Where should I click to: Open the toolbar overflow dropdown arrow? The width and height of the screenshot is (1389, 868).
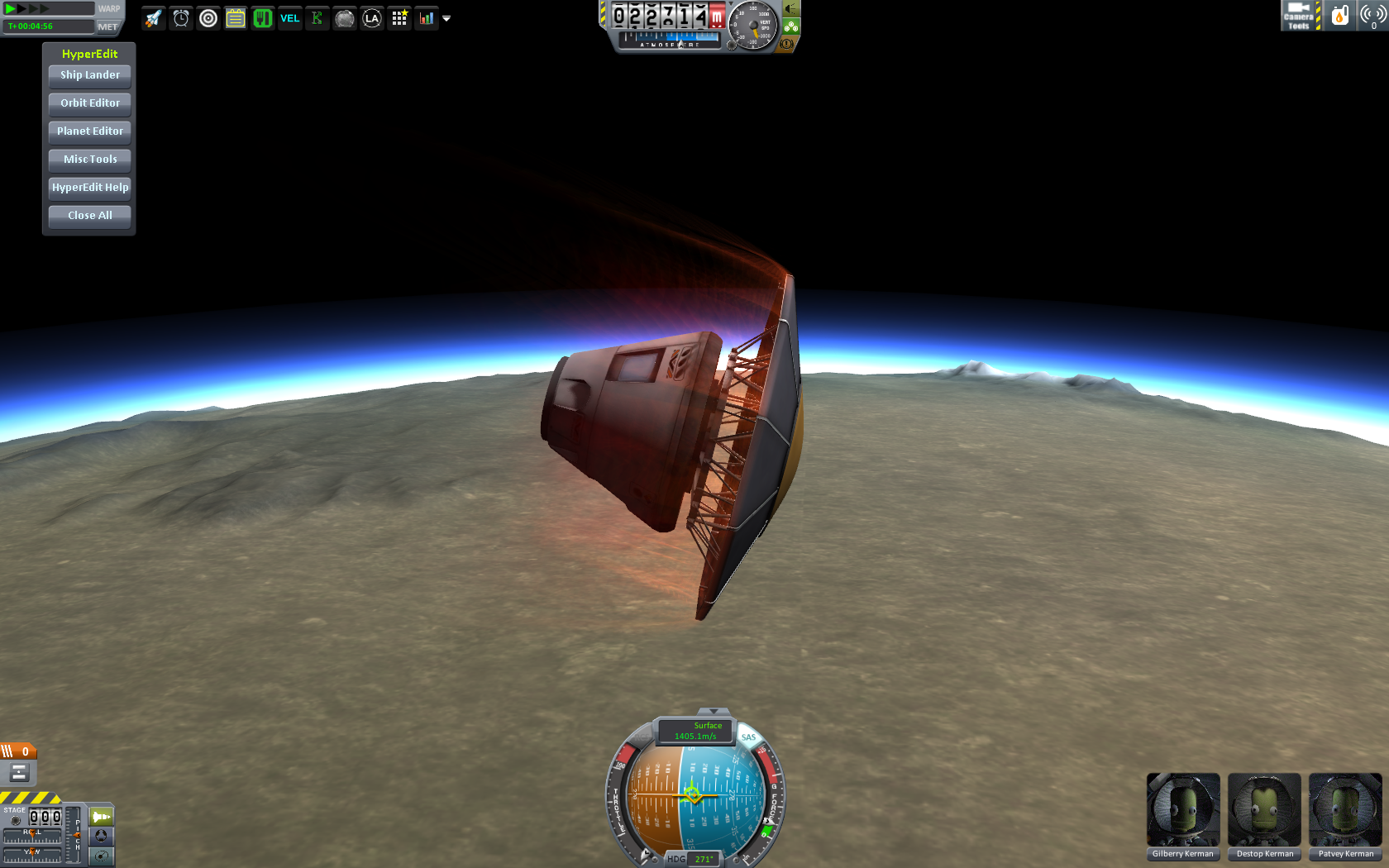[x=446, y=17]
